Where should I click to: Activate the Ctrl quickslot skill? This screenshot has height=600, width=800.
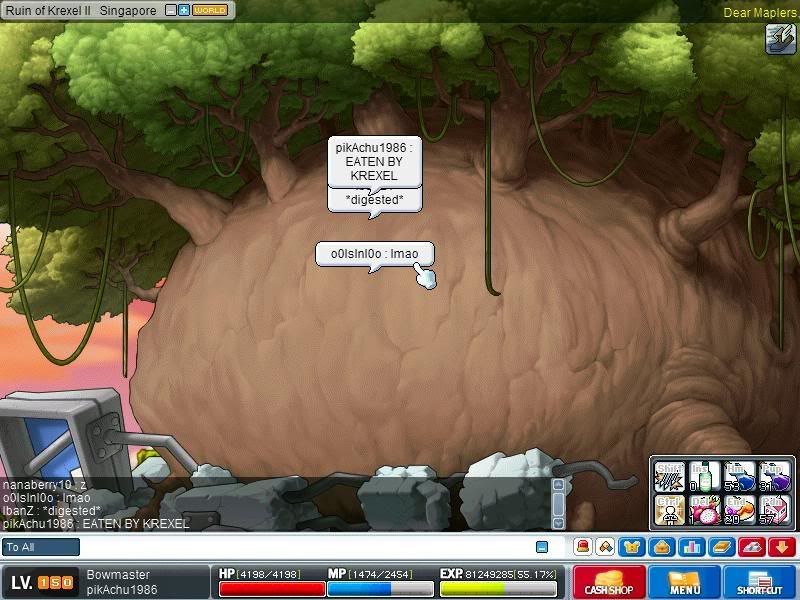670,509
